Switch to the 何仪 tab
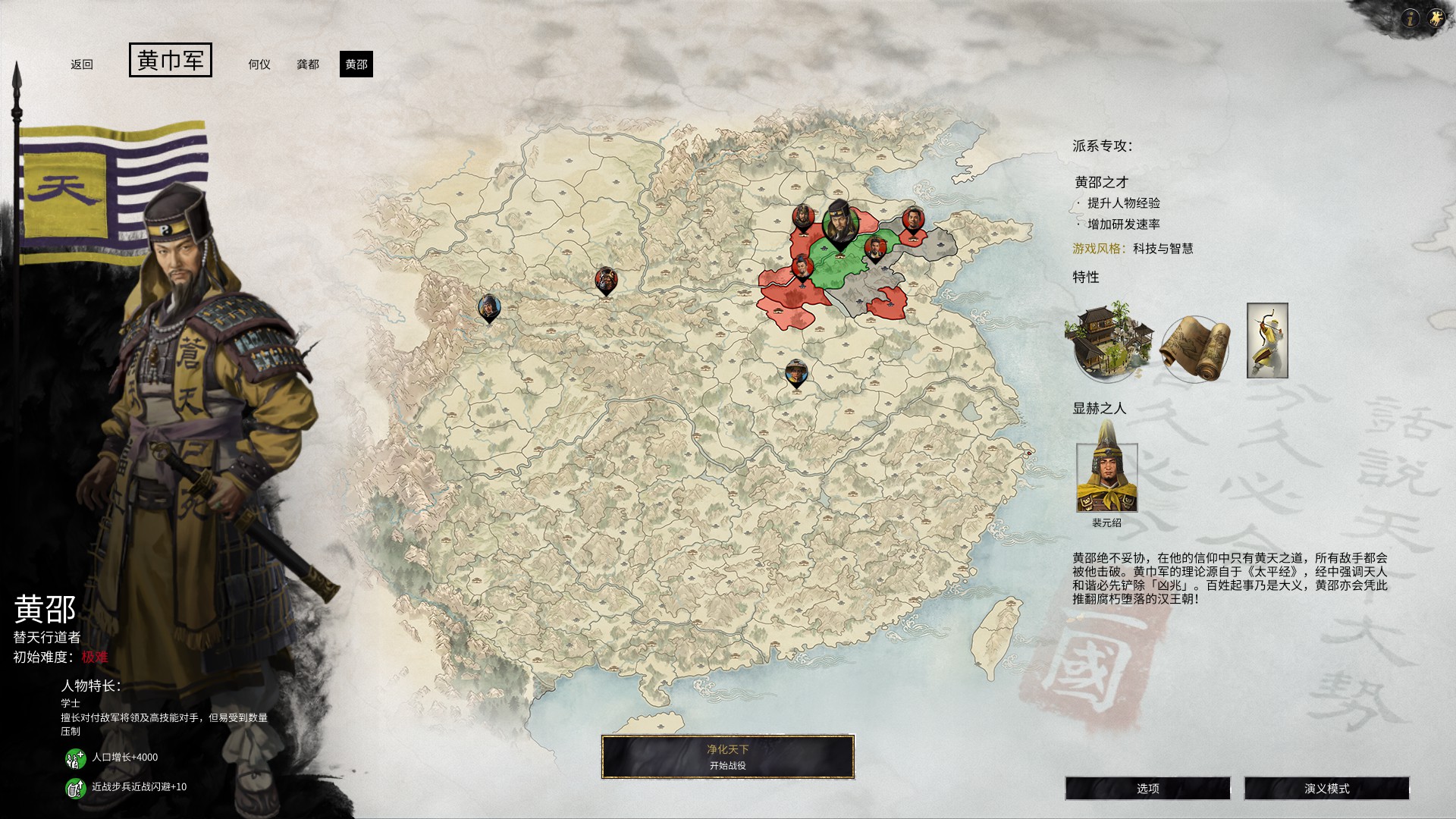The width and height of the screenshot is (1456, 819). [261, 65]
